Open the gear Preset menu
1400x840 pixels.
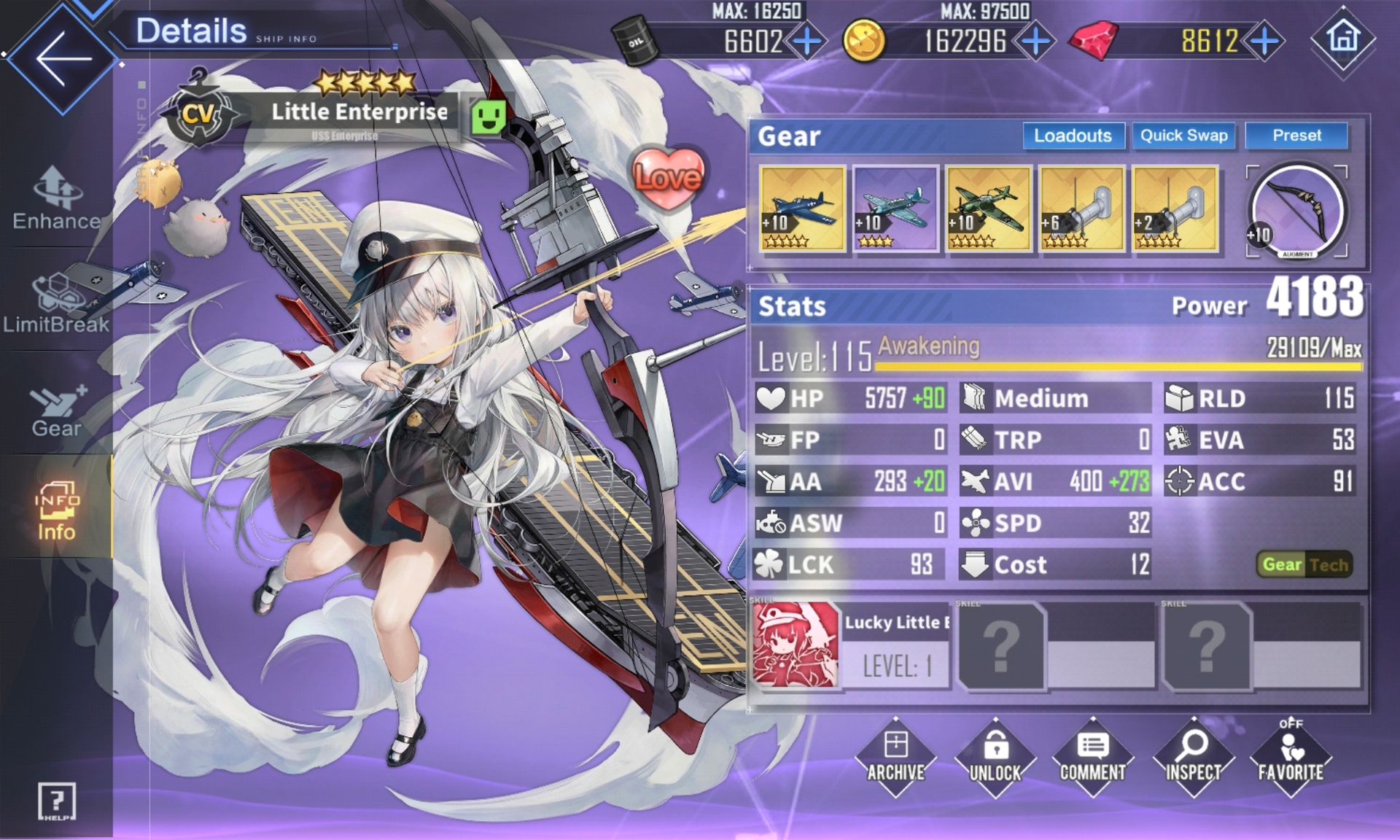pyautogui.click(x=1296, y=136)
